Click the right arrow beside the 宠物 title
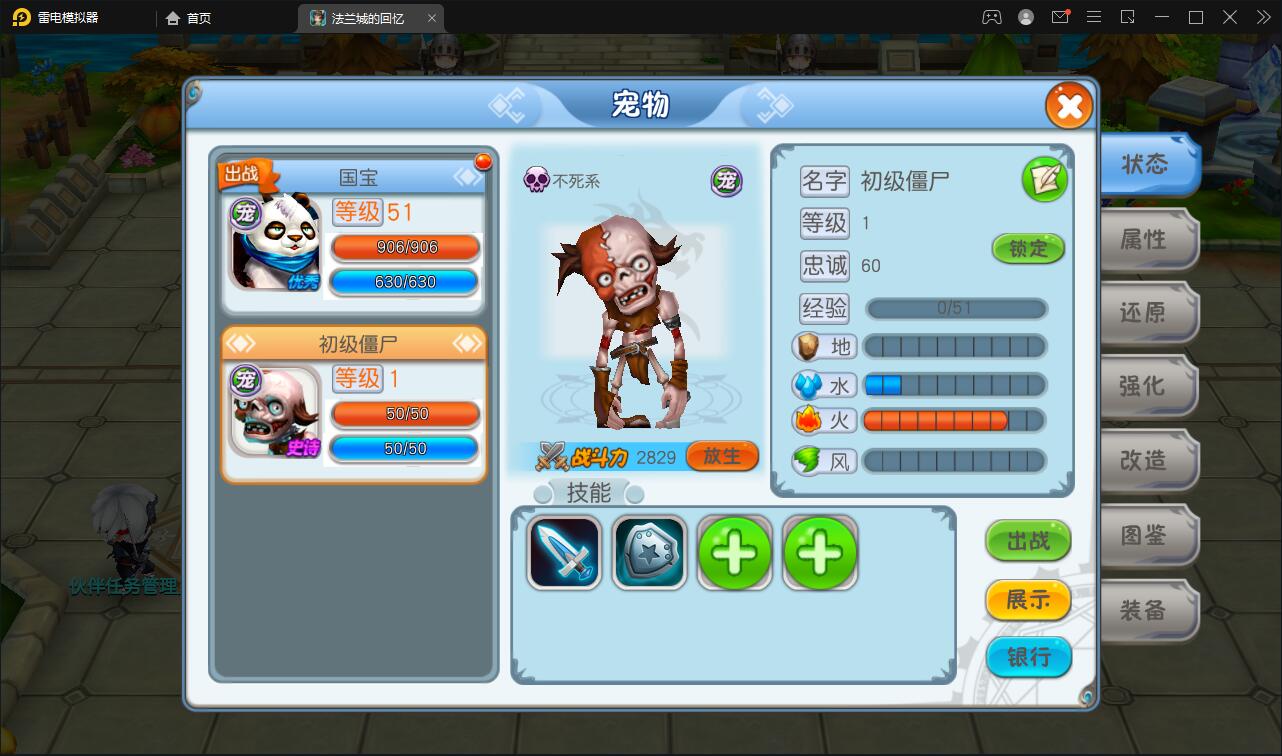1282x756 pixels. tap(770, 105)
